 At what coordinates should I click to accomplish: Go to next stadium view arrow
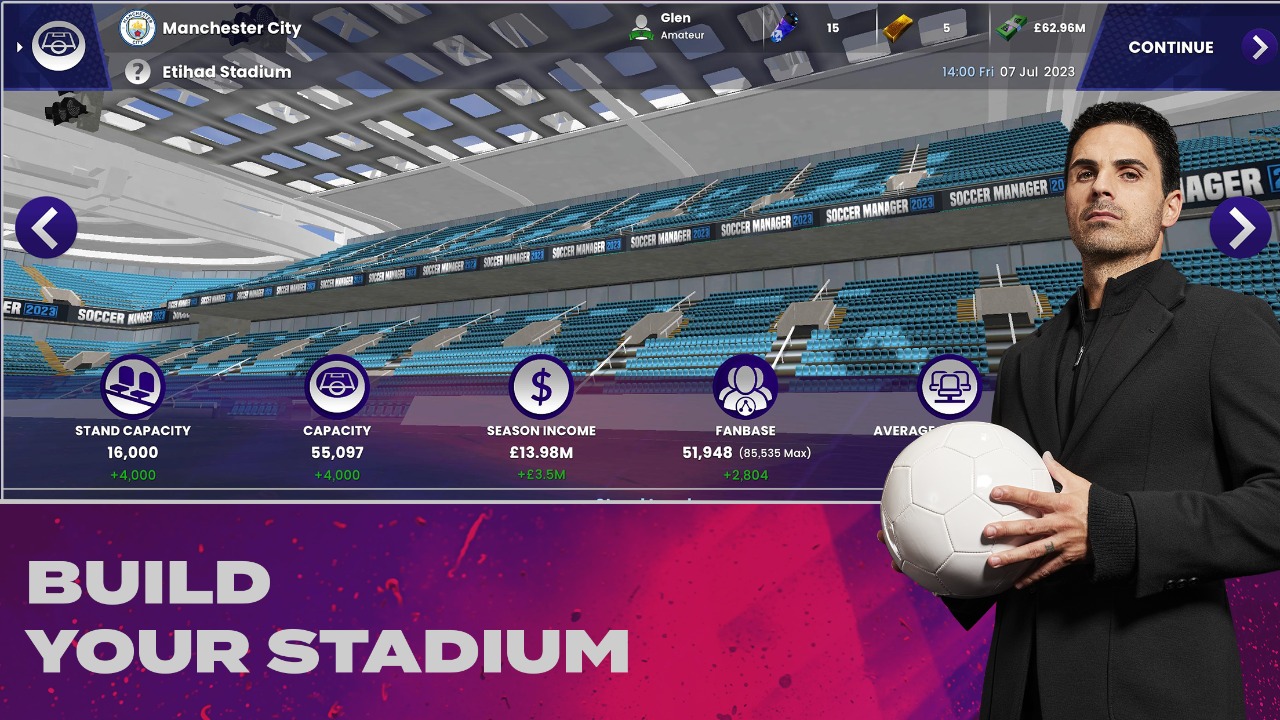point(1240,228)
